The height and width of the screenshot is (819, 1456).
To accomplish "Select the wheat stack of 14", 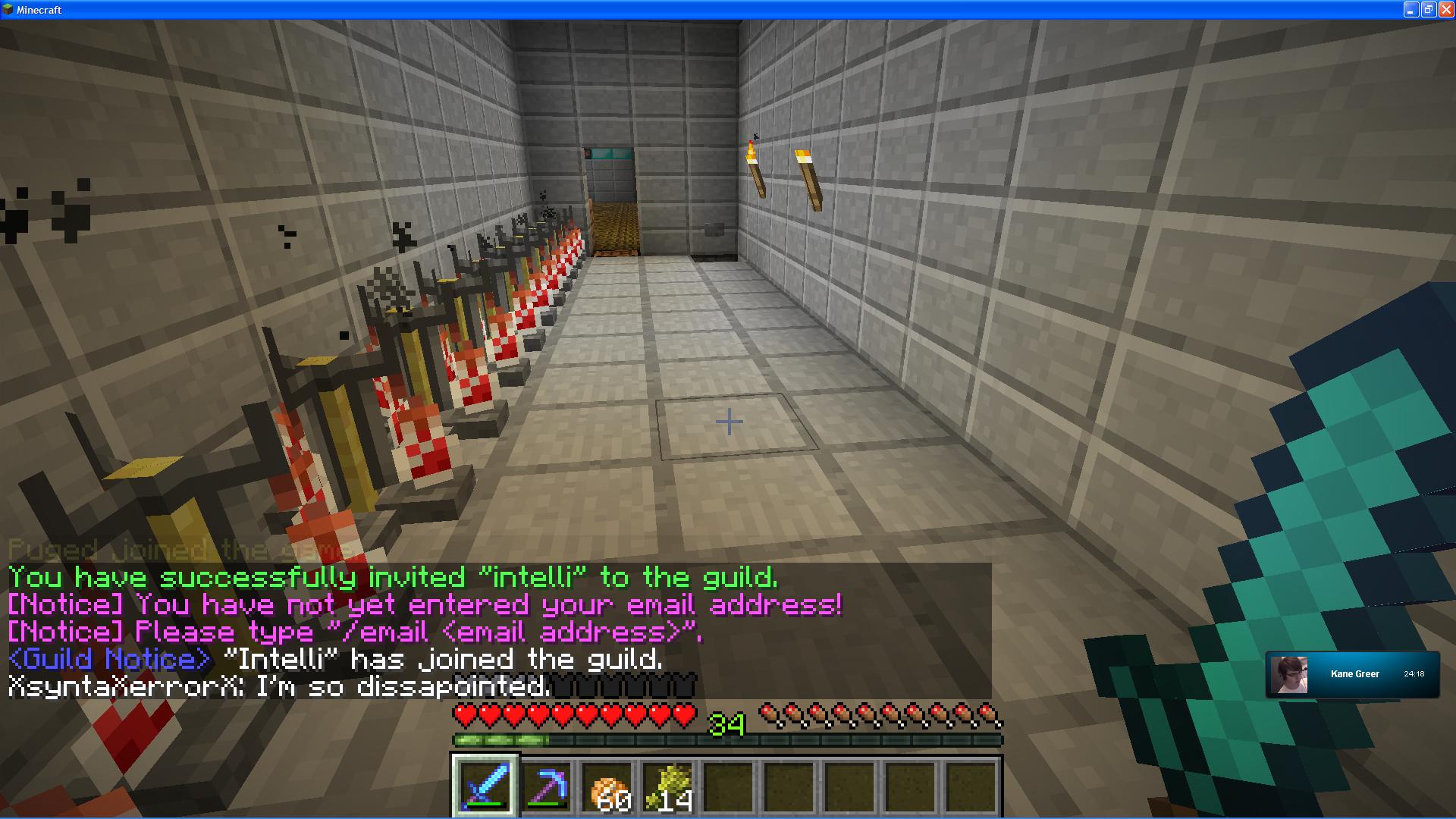I will (x=668, y=786).
